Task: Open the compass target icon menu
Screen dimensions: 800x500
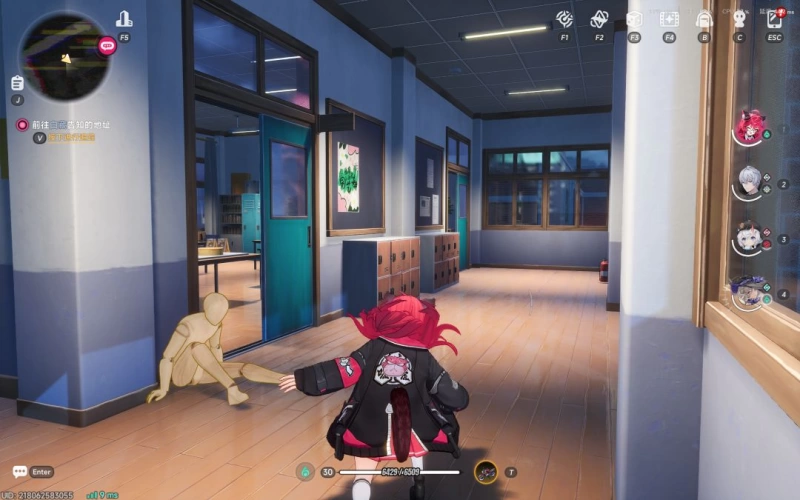Action: point(565,19)
